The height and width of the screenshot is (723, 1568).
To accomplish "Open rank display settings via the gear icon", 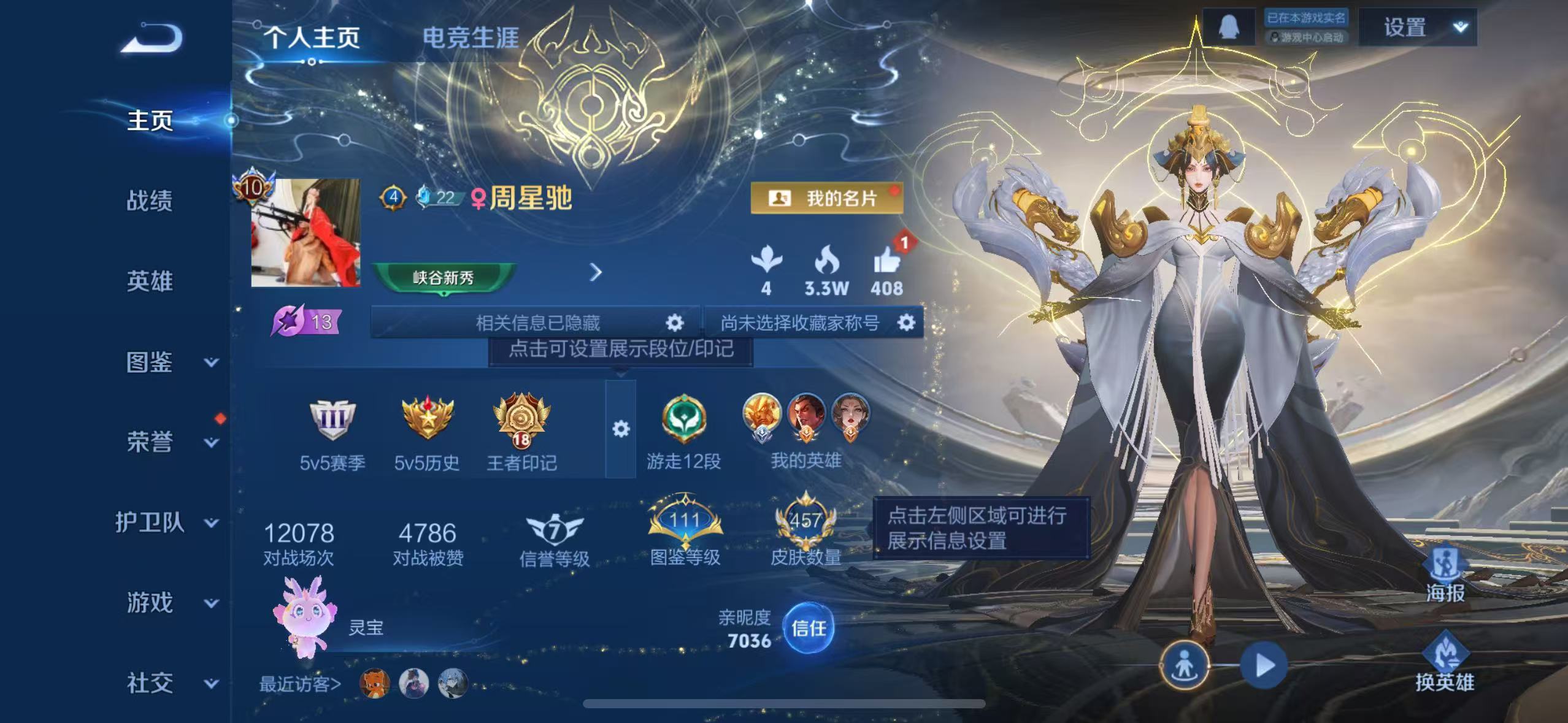I will (621, 429).
